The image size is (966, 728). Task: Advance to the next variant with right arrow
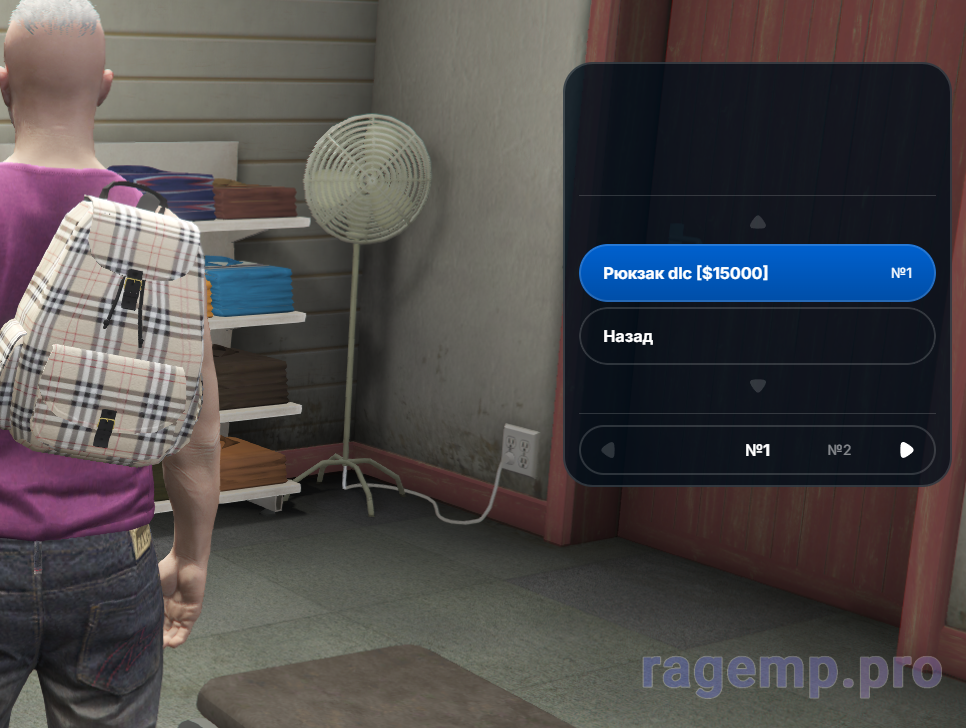pyautogui.click(x=906, y=450)
